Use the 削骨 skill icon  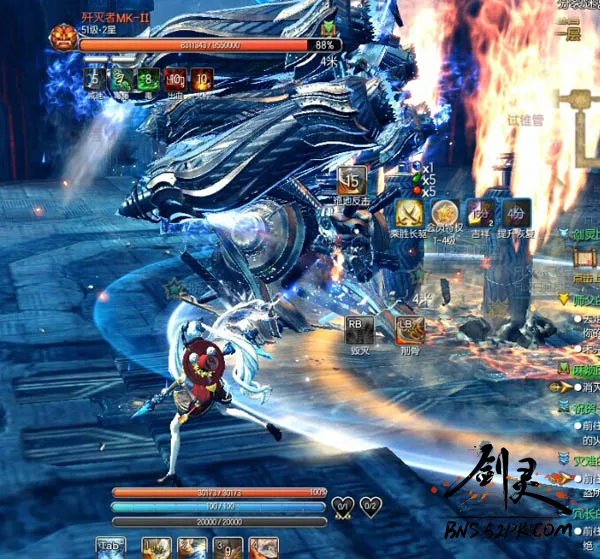tap(409, 330)
